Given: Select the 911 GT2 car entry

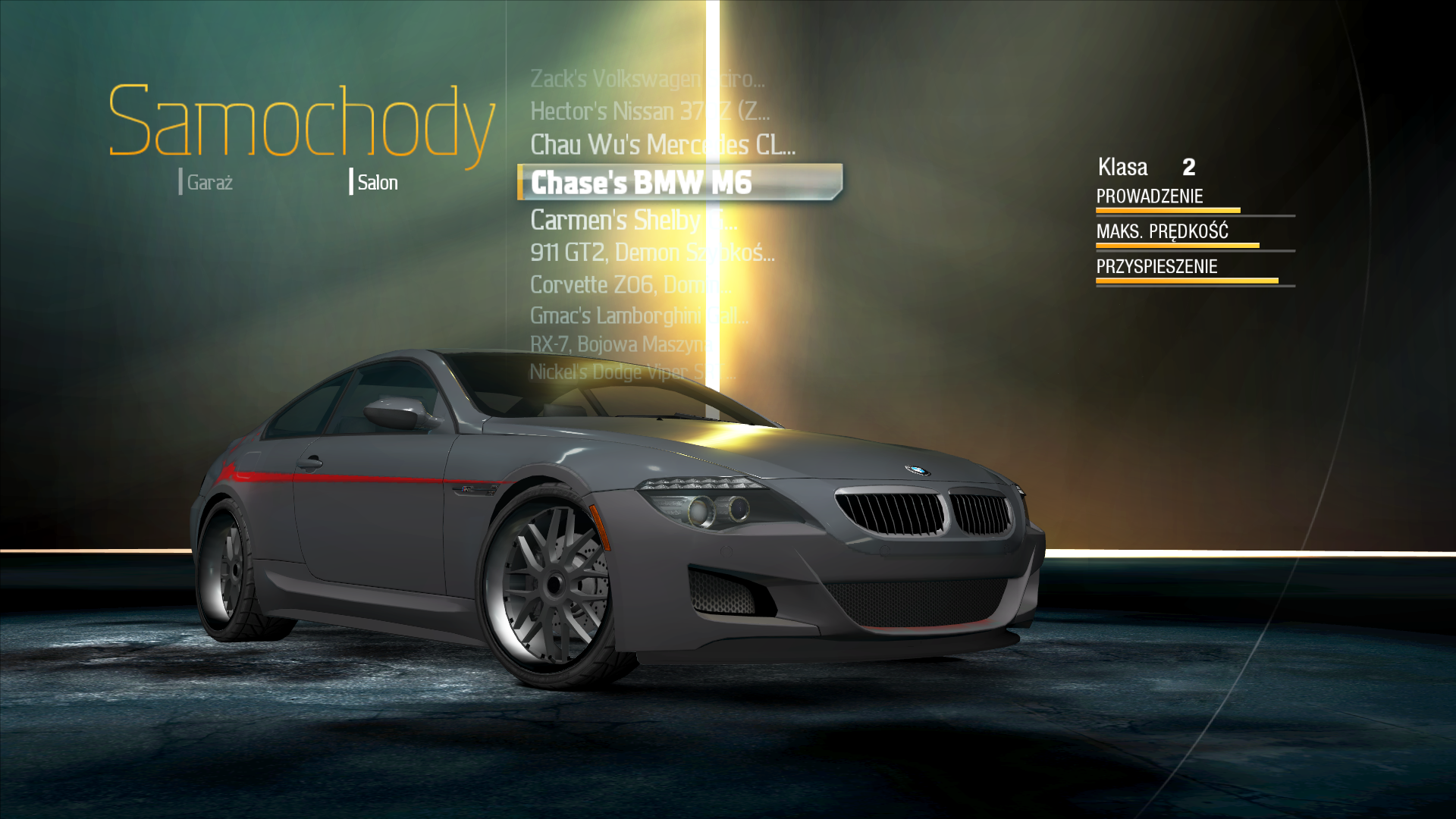Looking at the screenshot, I should coord(651,253).
